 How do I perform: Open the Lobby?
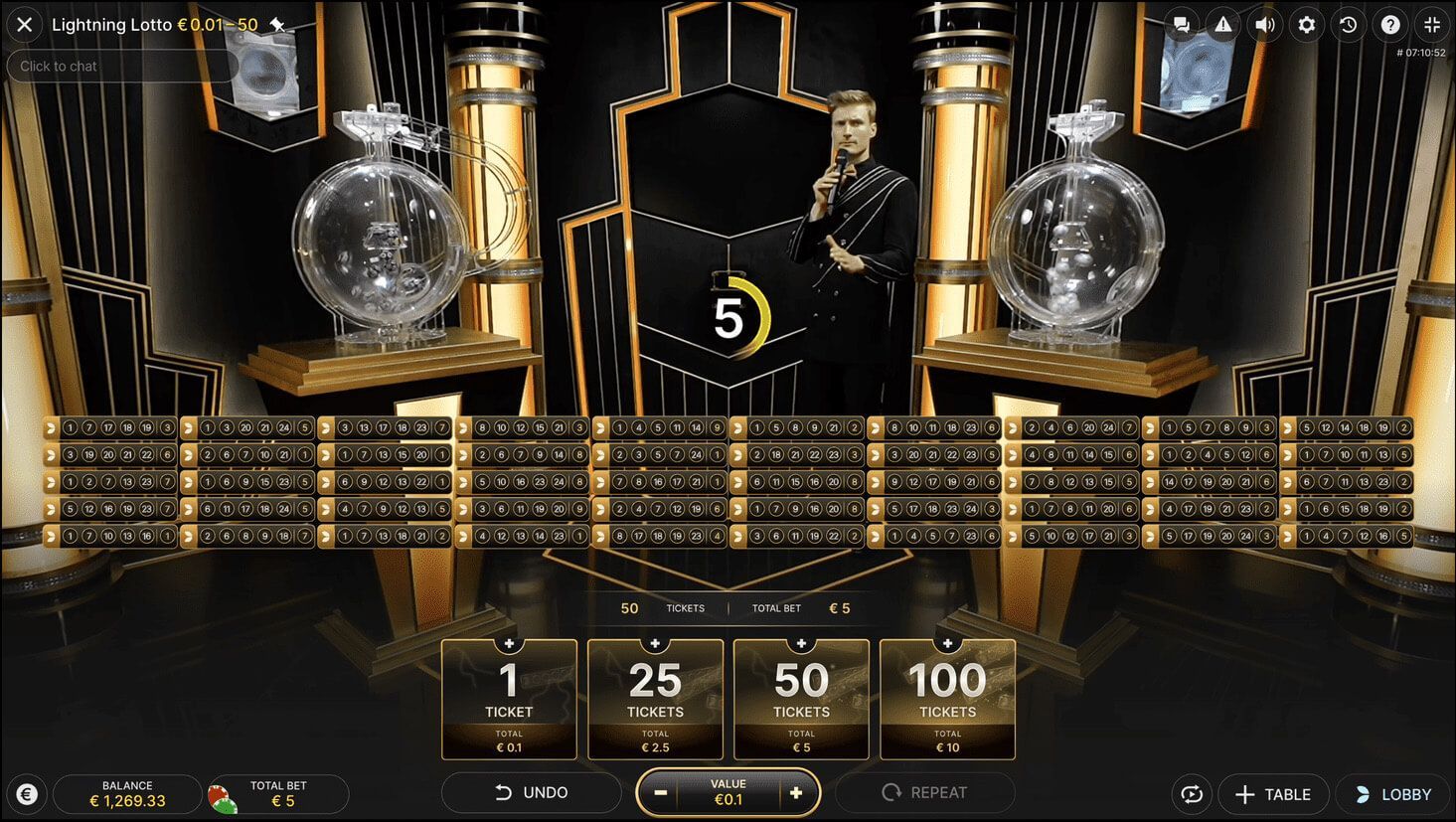click(1395, 794)
